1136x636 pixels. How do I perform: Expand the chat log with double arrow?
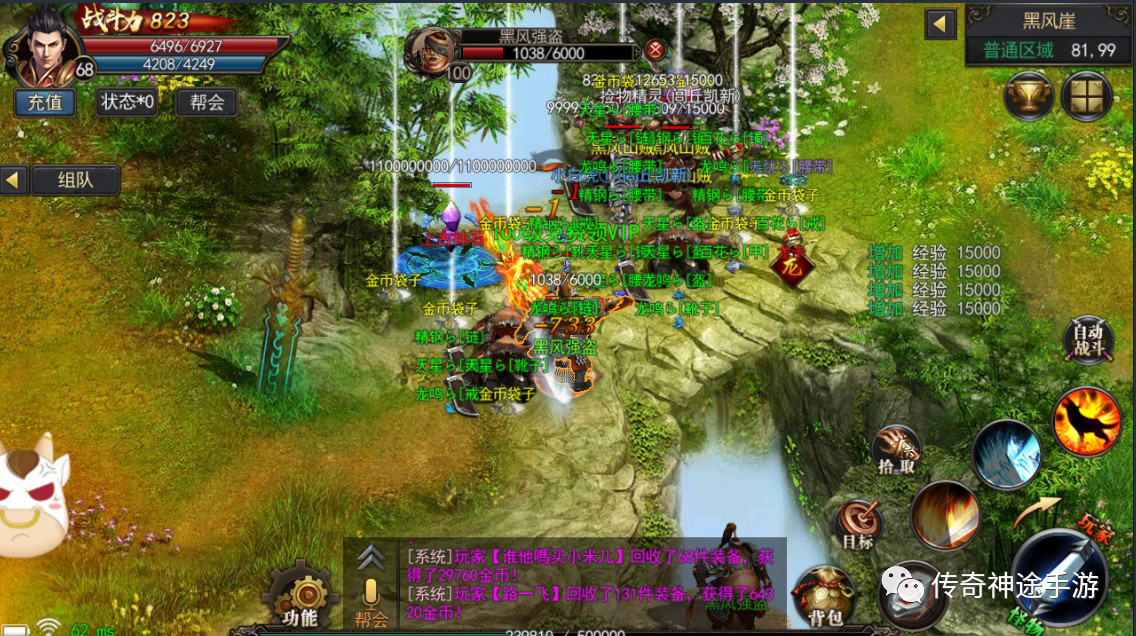tap(371, 557)
